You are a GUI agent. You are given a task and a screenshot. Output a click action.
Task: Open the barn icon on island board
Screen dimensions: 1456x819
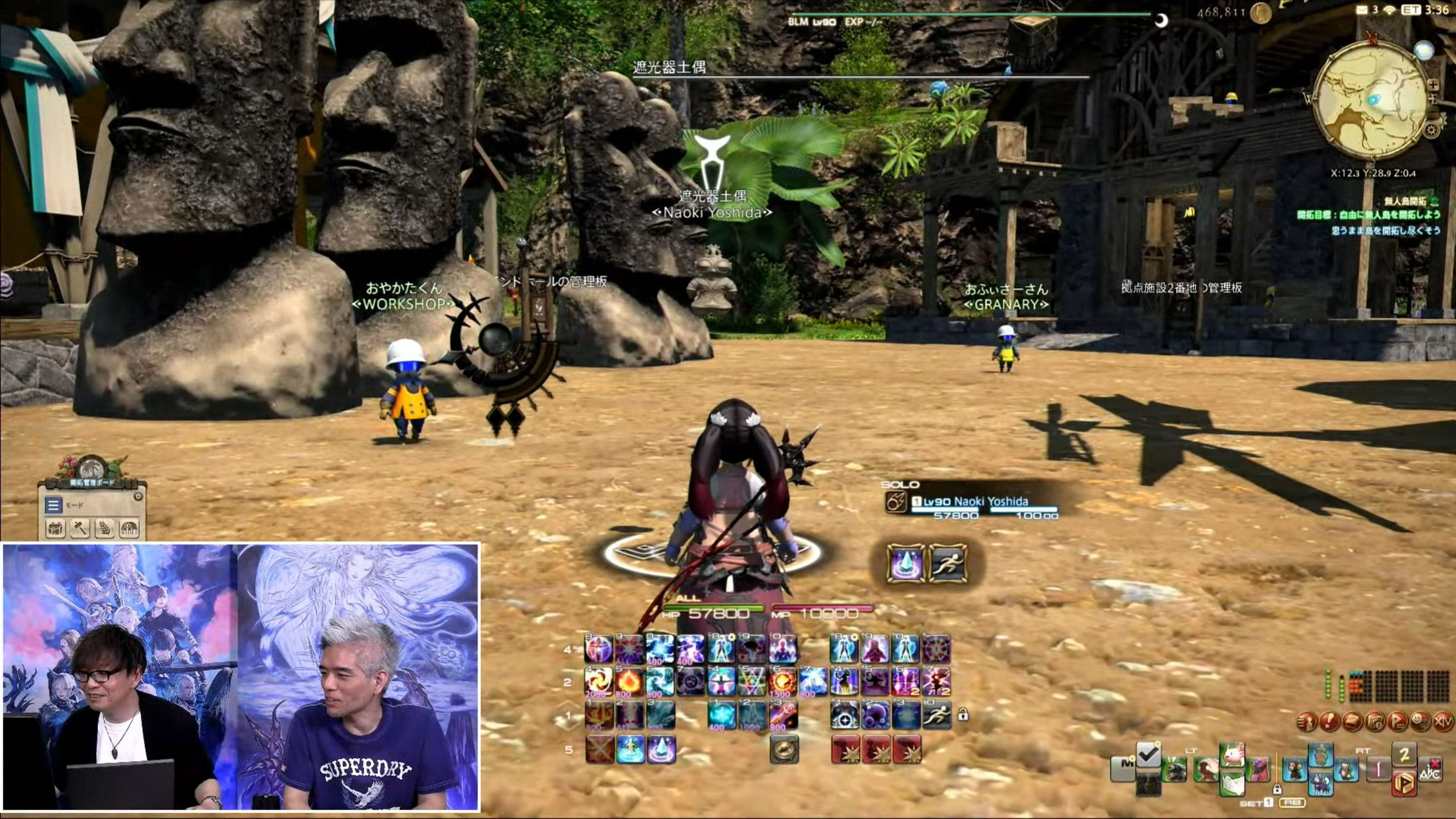[x=129, y=529]
